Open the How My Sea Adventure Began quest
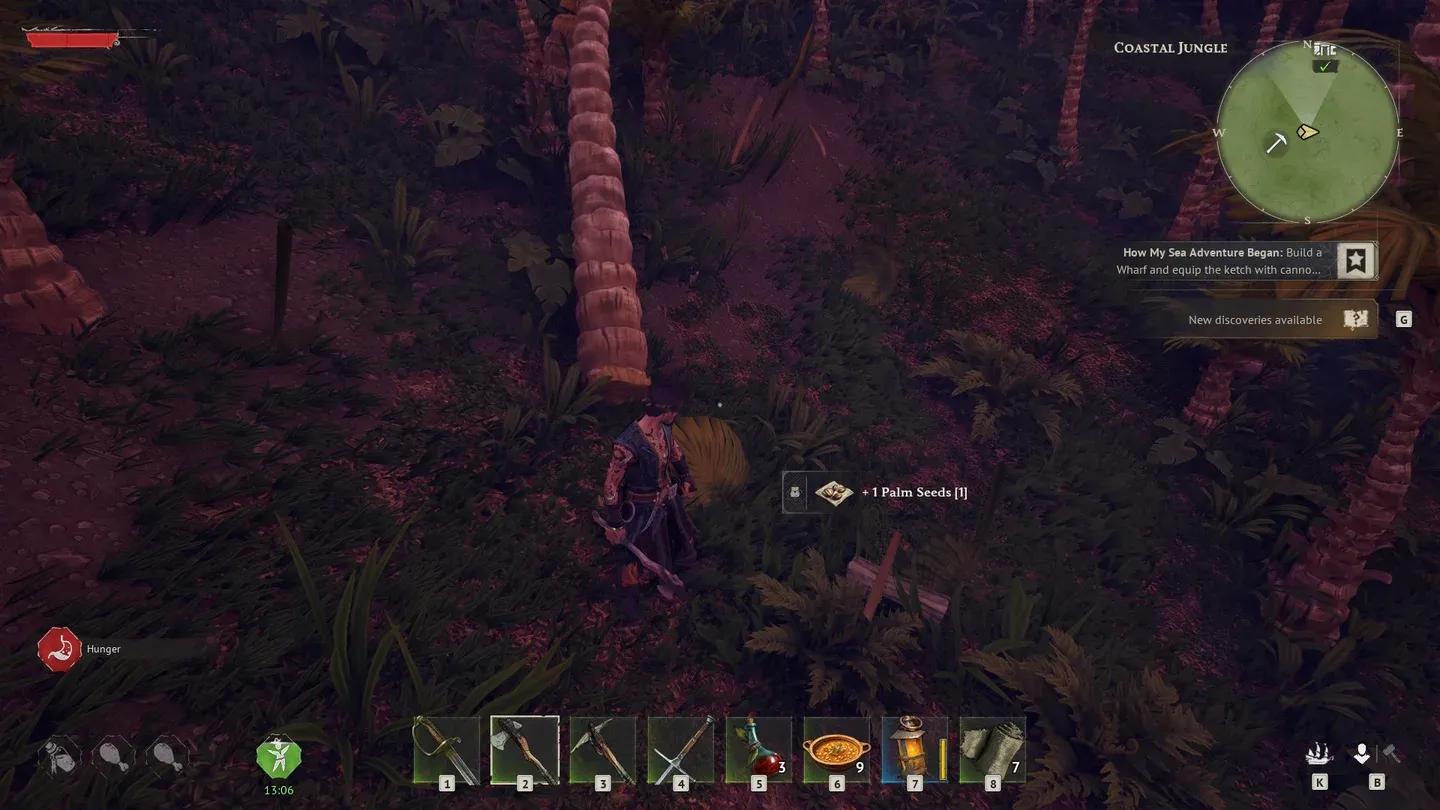 coord(1222,261)
